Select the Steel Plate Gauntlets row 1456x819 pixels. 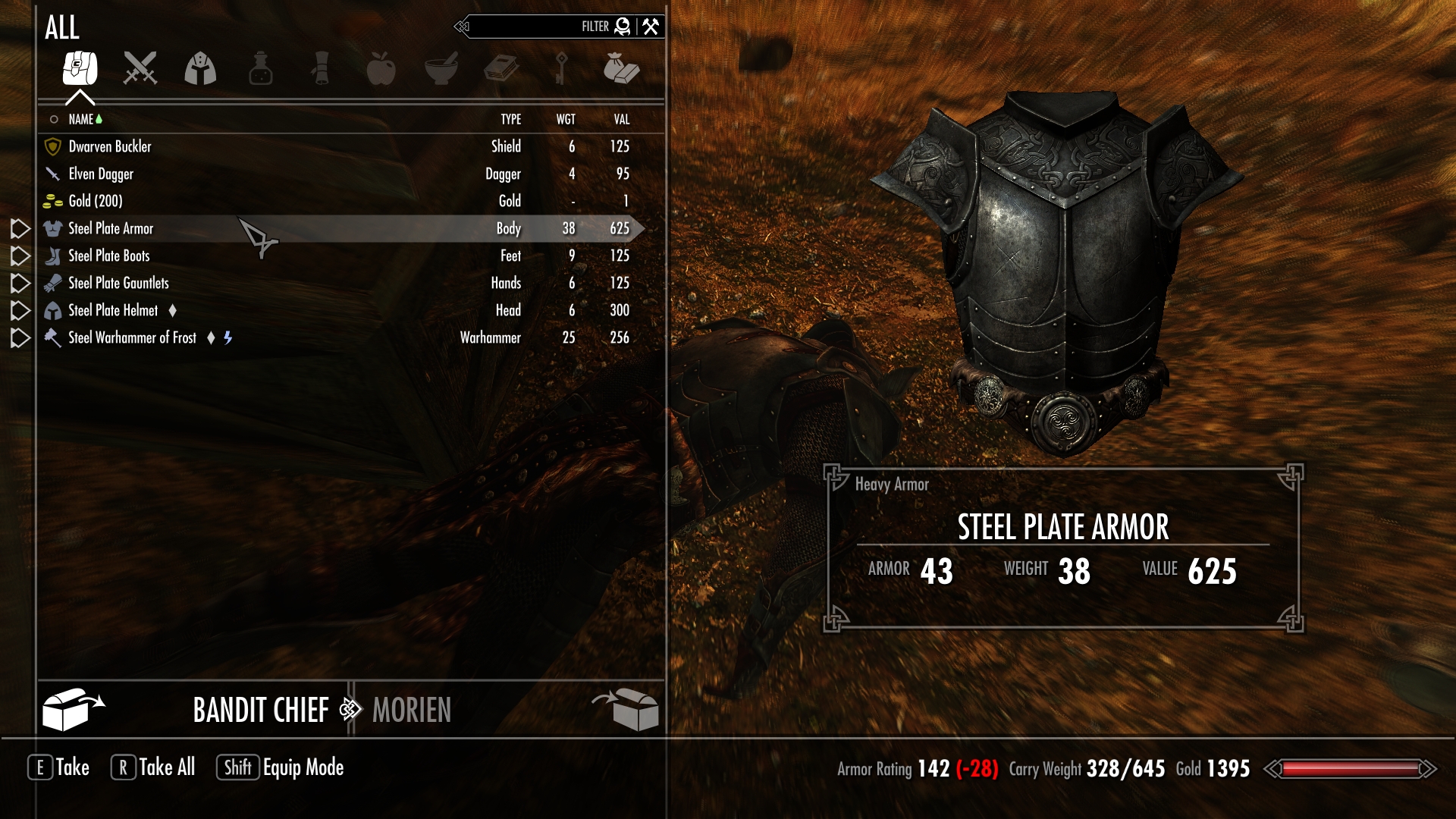pyautogui.click(x=118, y=283)
